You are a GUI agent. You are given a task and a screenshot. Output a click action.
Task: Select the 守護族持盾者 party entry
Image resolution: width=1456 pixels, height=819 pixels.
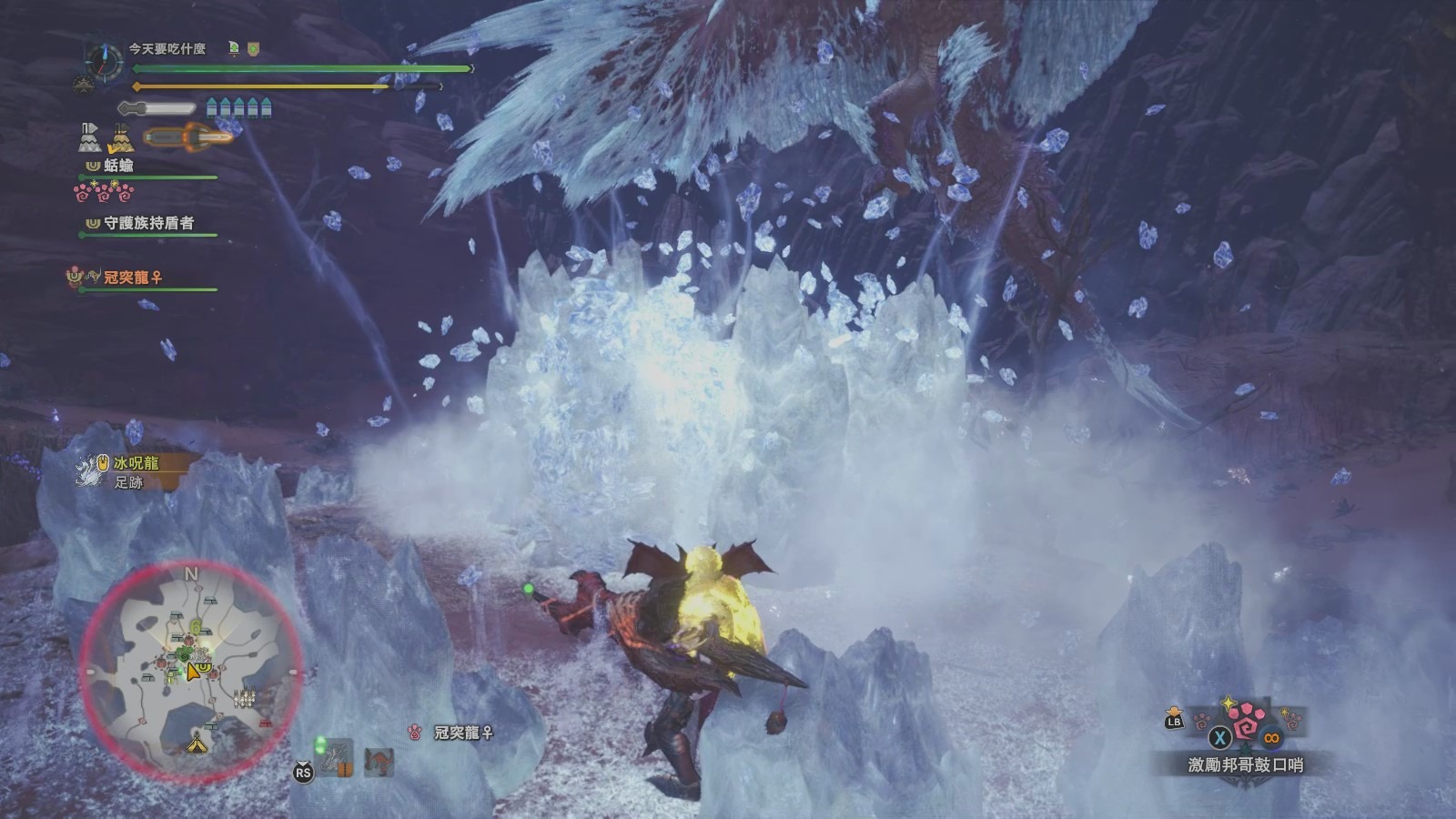(x=148, y=223)
